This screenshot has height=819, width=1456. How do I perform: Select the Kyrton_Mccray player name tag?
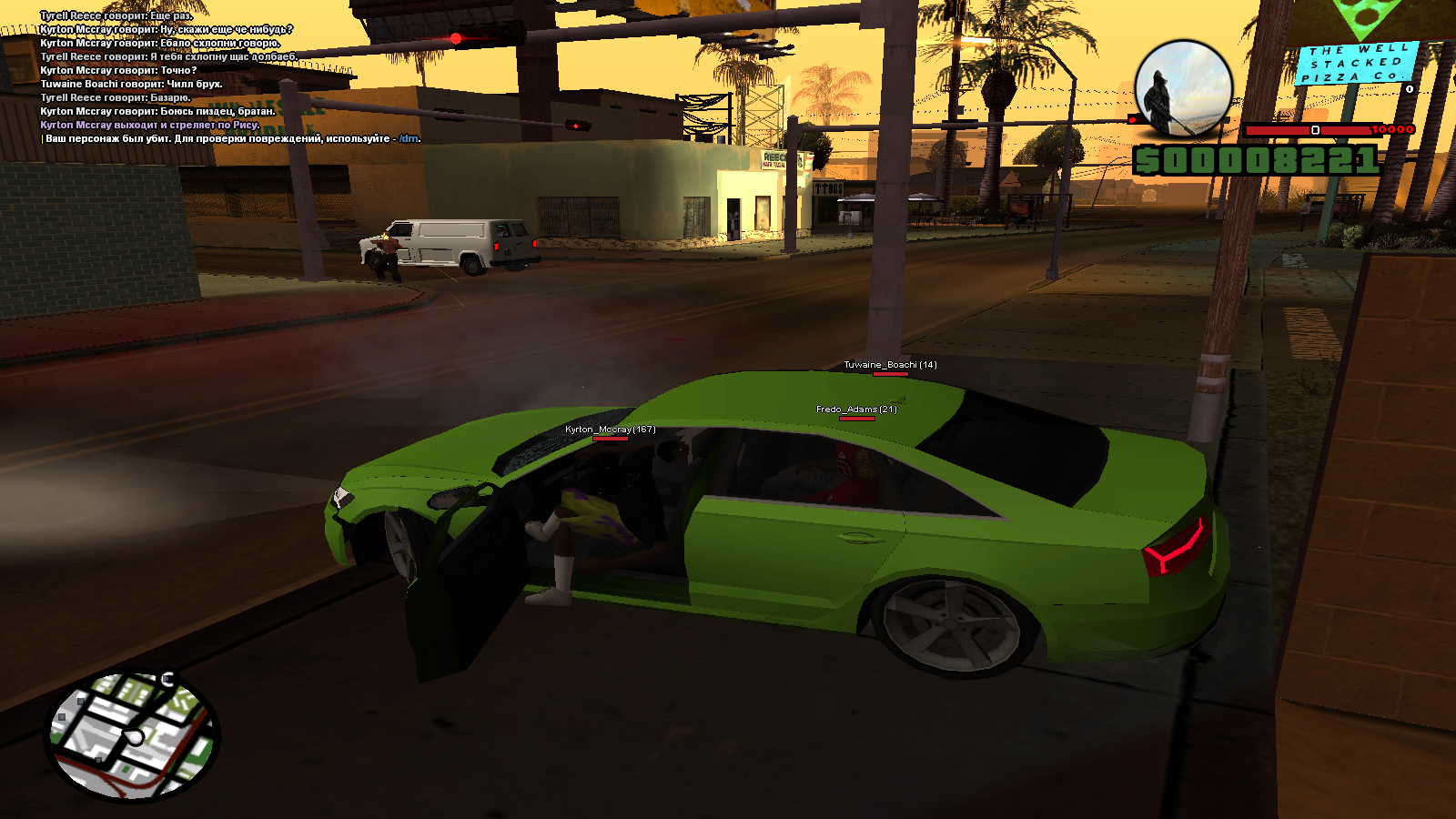coord(610,430)
